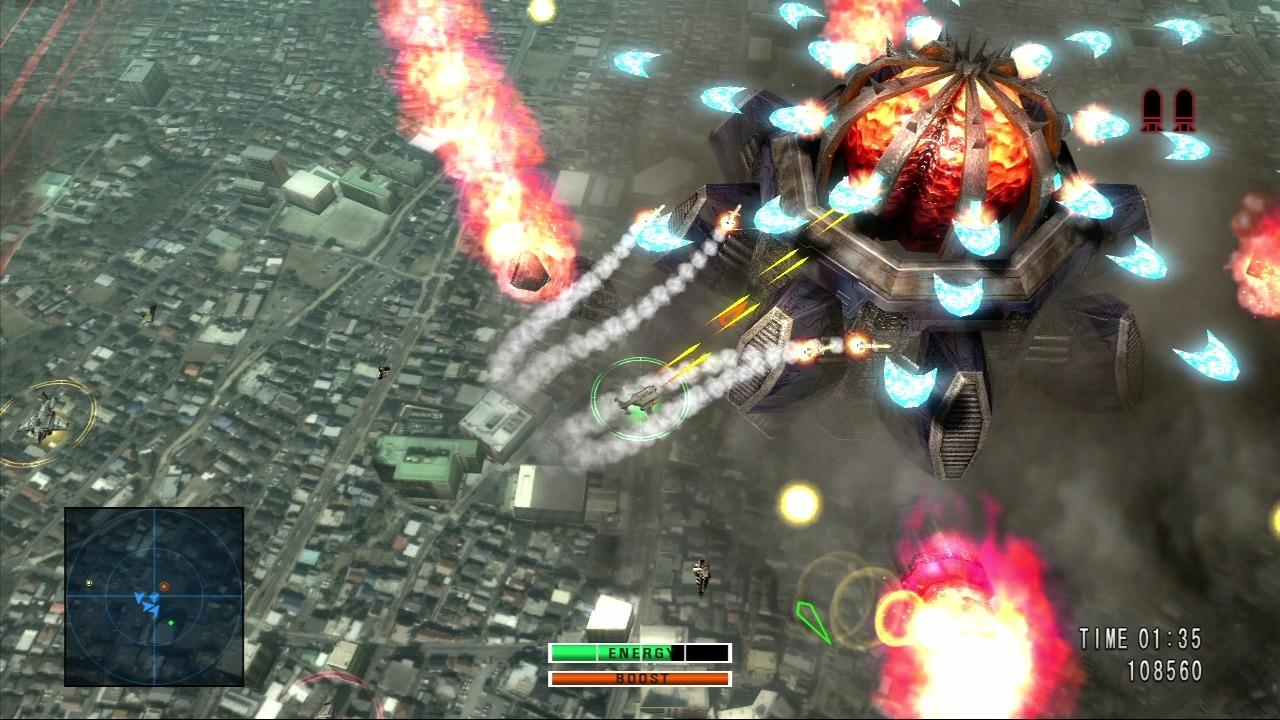Expand the minimap panel
Screen dimensions: 1280x720
tap(155, 597)
